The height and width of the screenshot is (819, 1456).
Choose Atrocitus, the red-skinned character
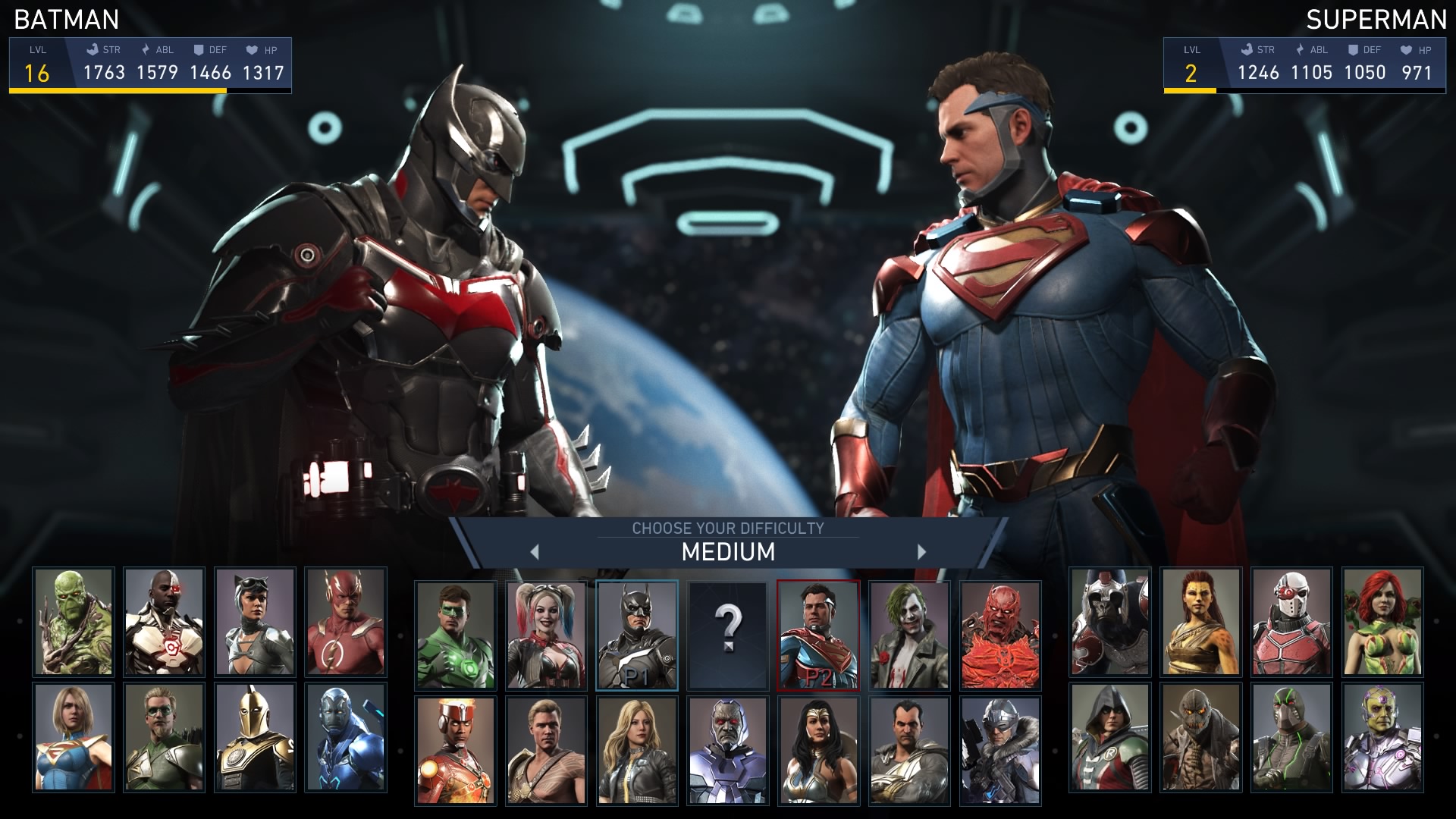point(1000,635)
